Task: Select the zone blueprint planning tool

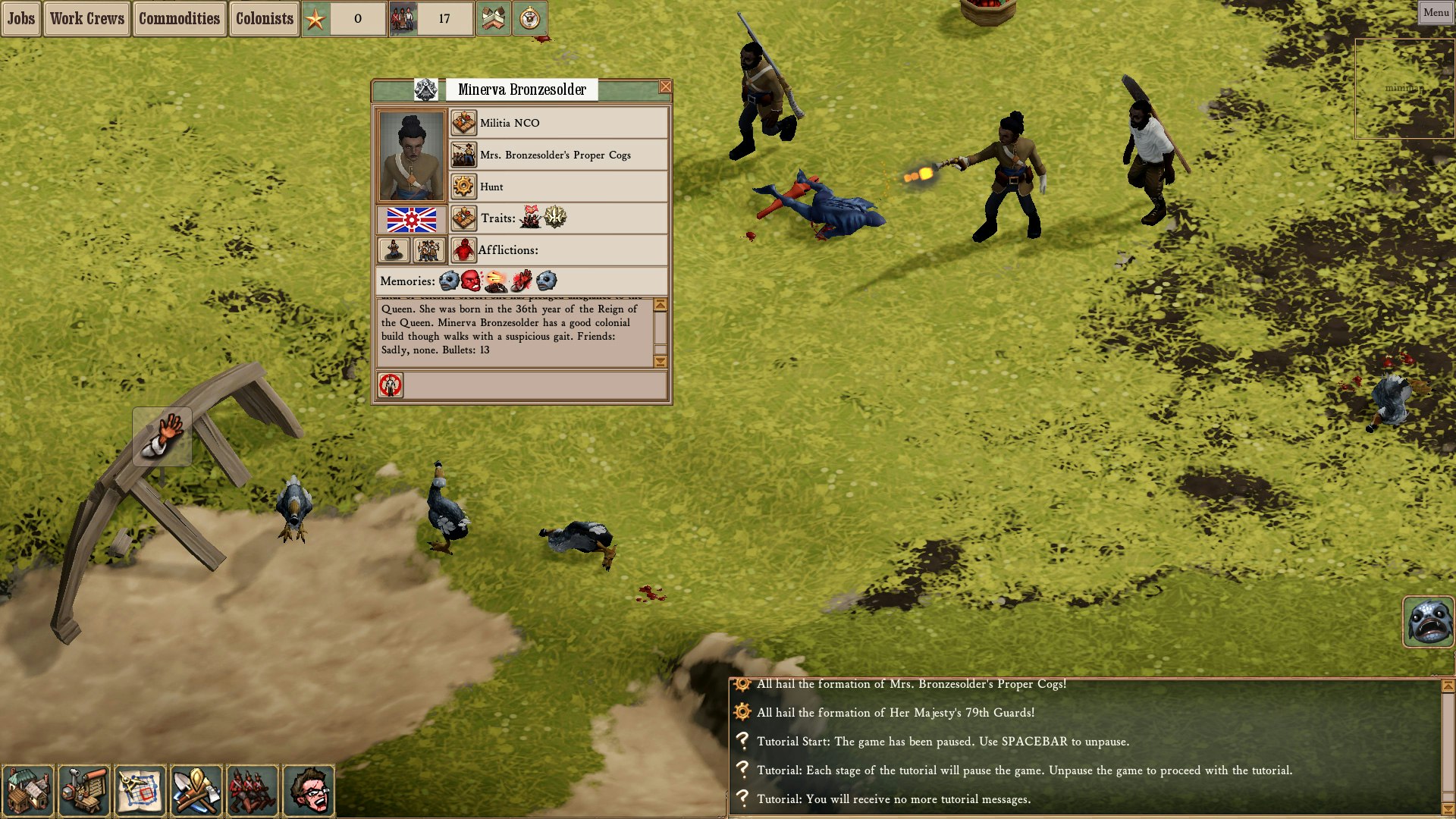Action: point(141,791)
